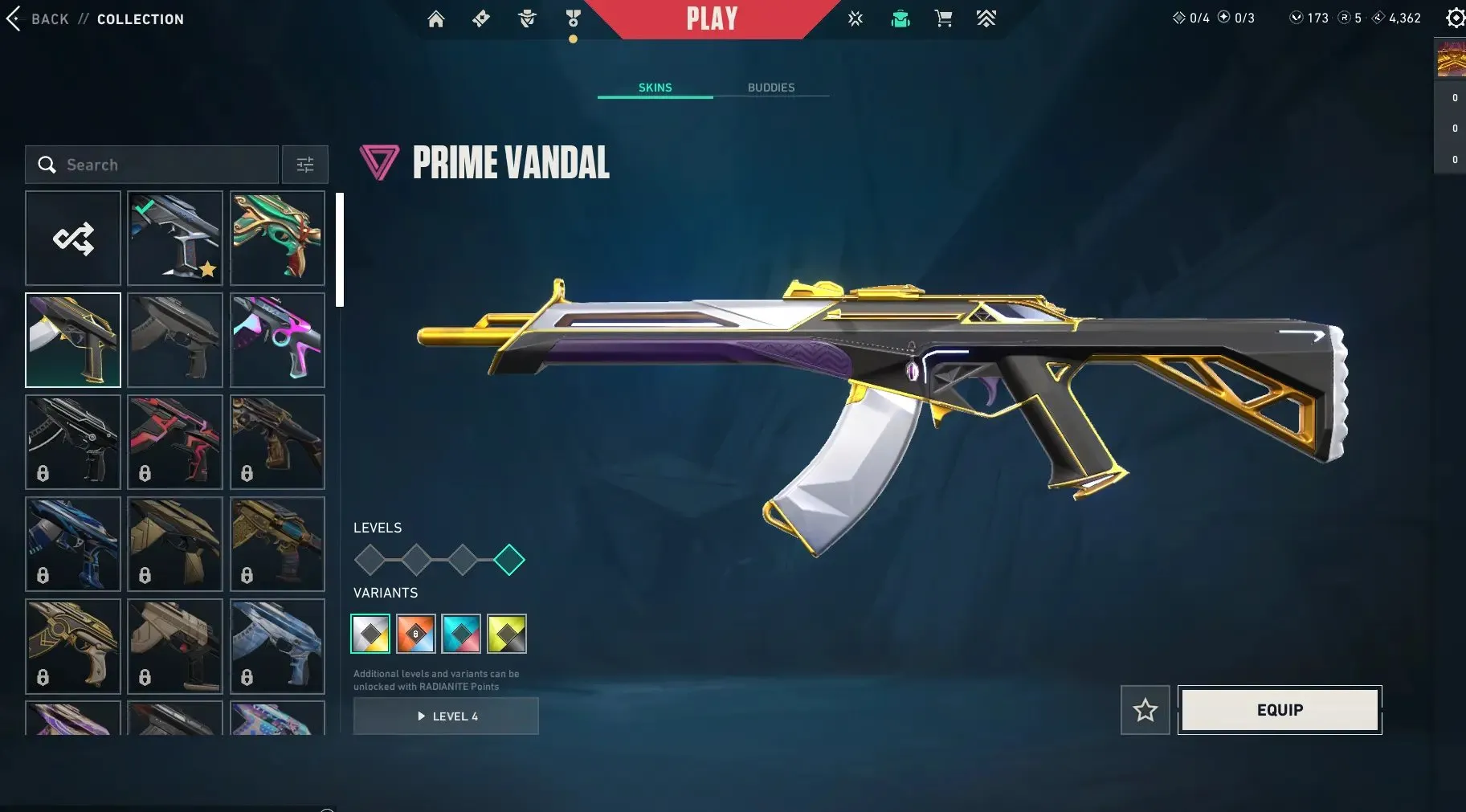Open the Battlepass ticket icon
This screenshot has height=812, width=1466.
click(x=480, y=18)
